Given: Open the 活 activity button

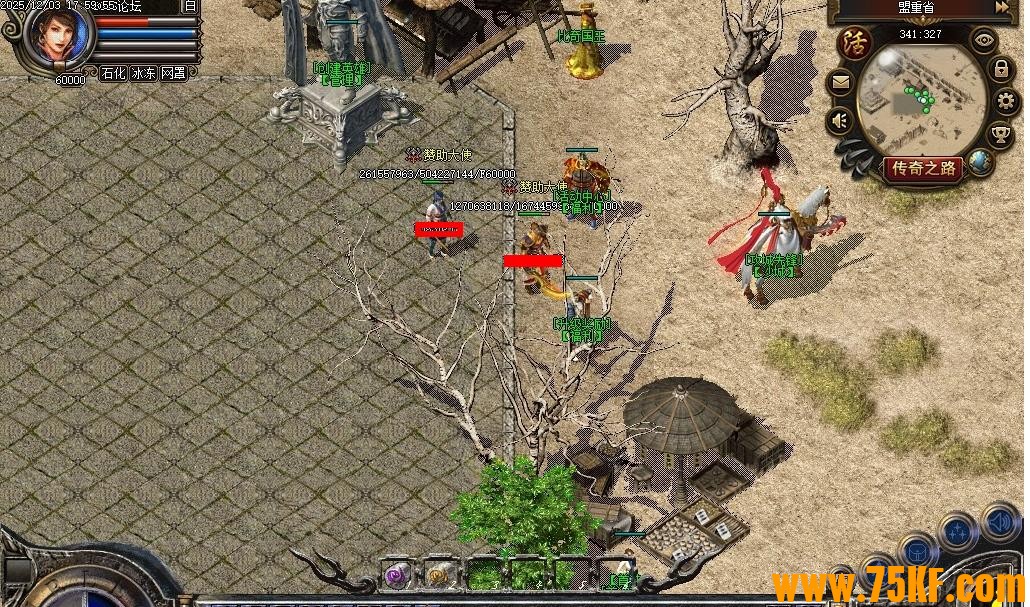Looking at the screenshot, I should point(856,44).
